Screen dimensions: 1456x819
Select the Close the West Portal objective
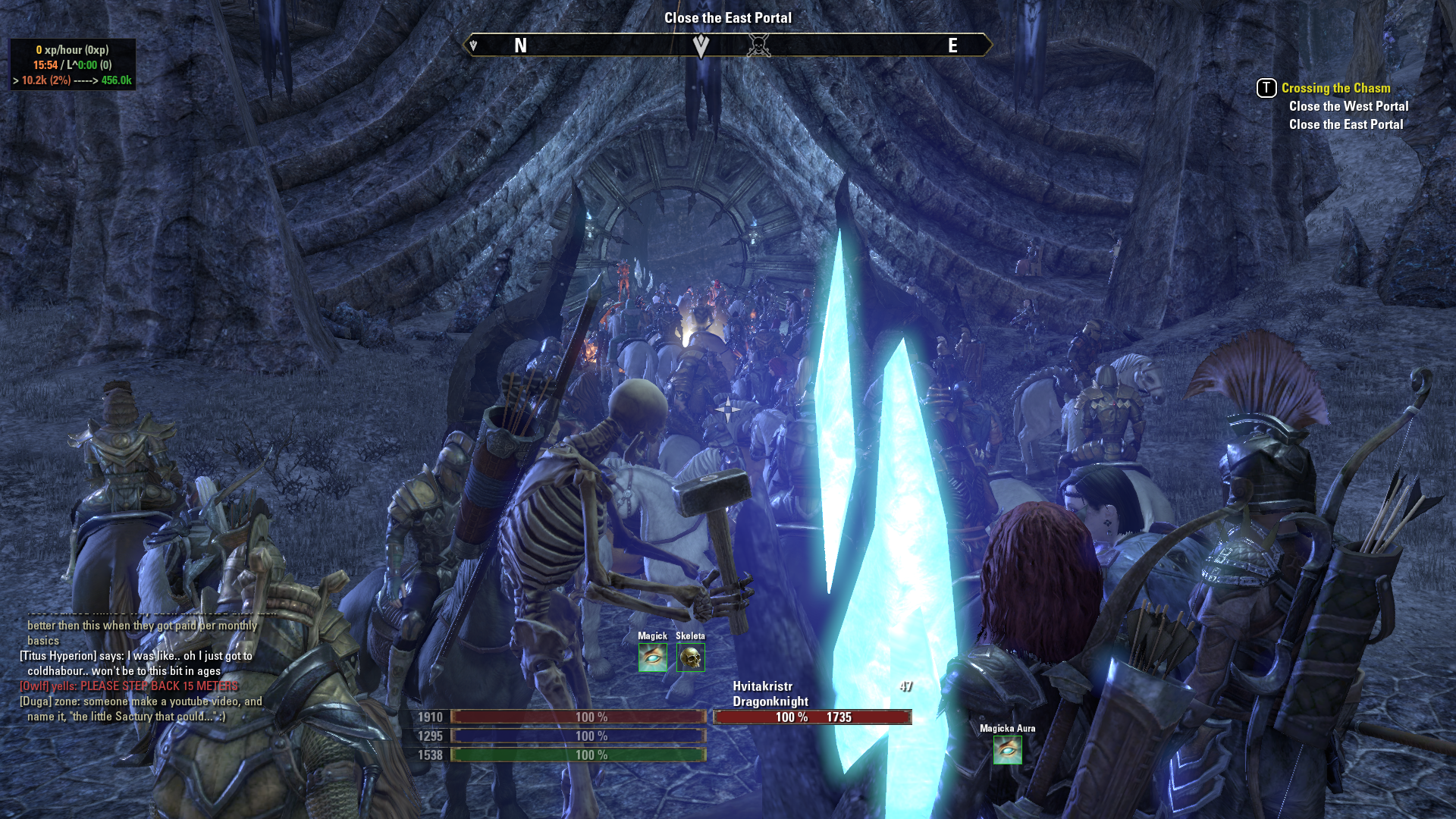click(1348, 106)
